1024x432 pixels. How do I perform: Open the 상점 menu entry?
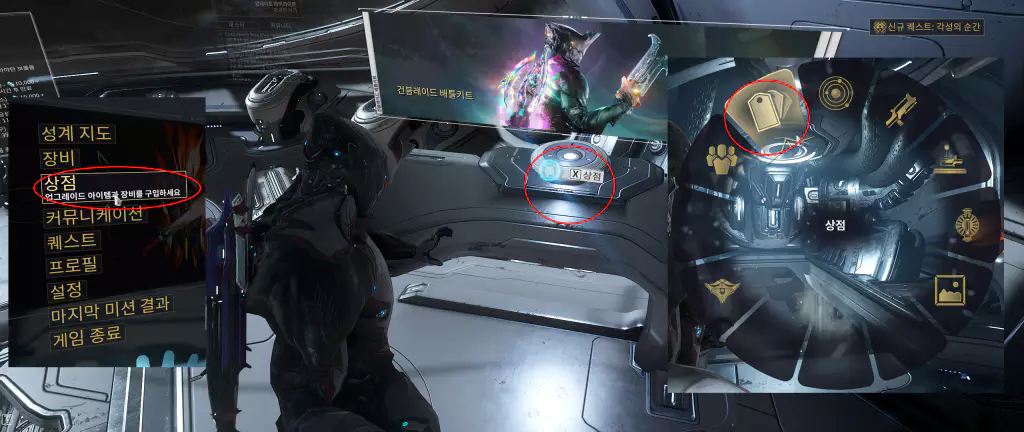coord(60,180)
